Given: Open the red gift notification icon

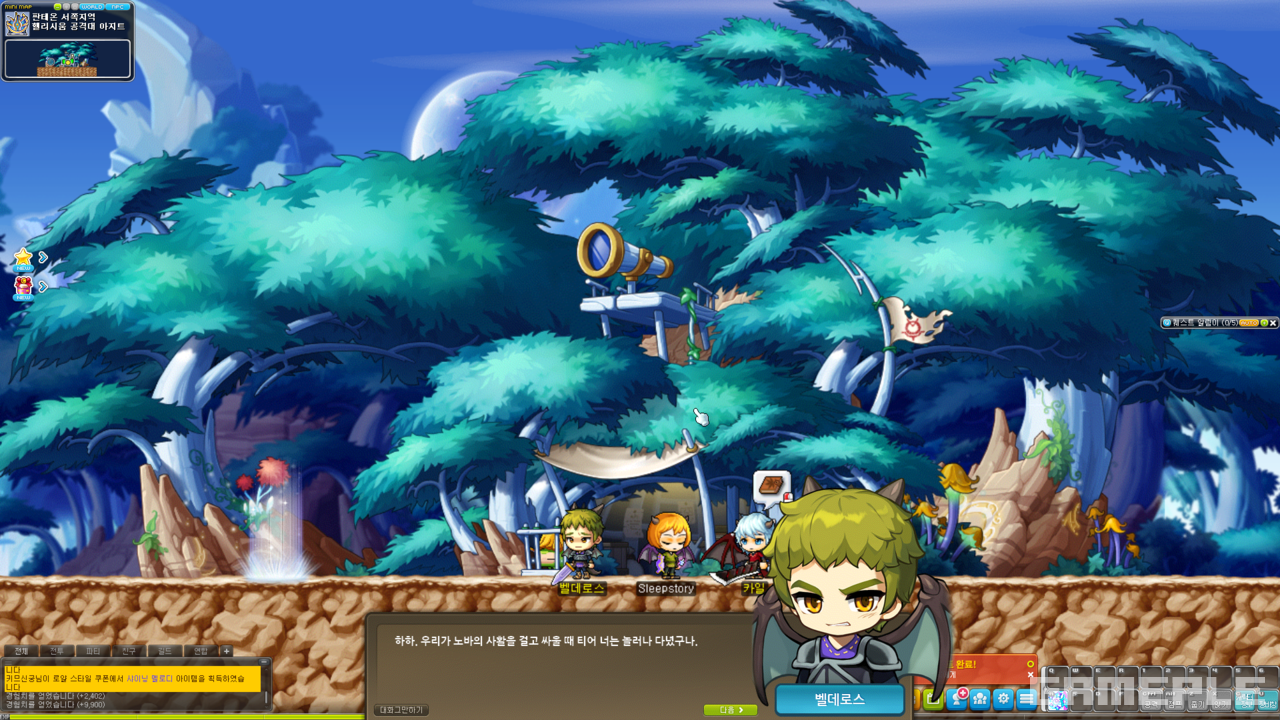Looking at the screenshot, I should click(x=23, y=286).
